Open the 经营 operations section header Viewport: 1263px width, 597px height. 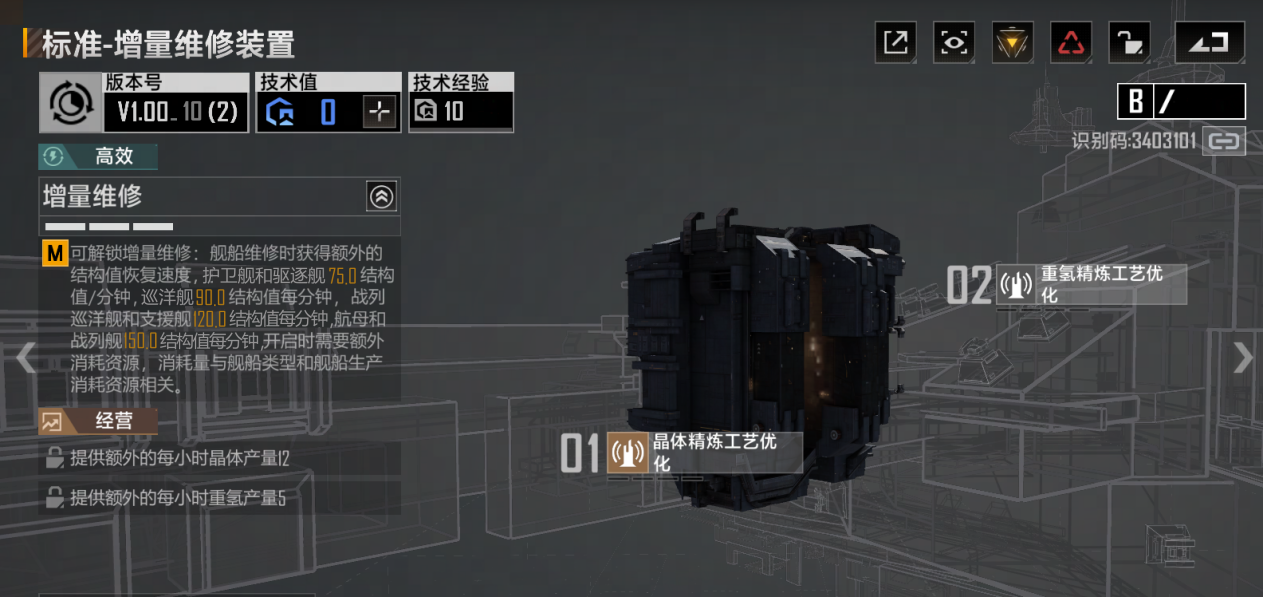(x=98, y=421)
